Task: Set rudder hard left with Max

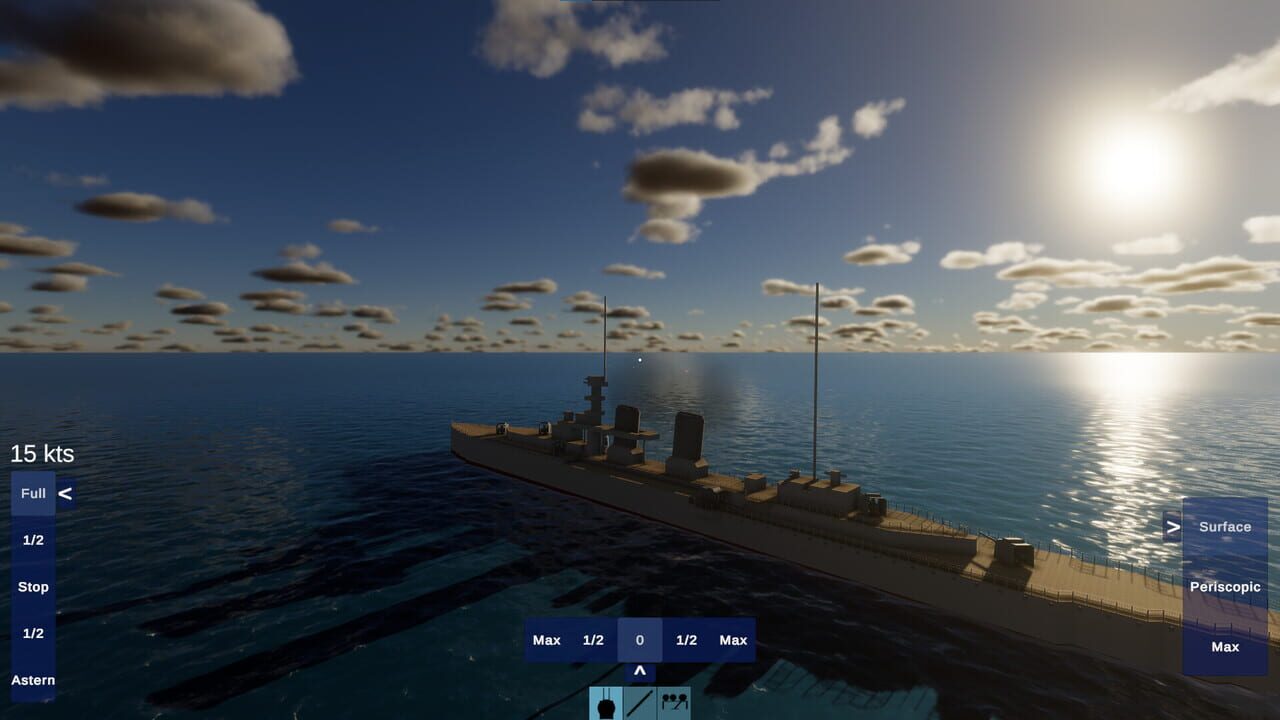Action: click(x=547, y=640)
